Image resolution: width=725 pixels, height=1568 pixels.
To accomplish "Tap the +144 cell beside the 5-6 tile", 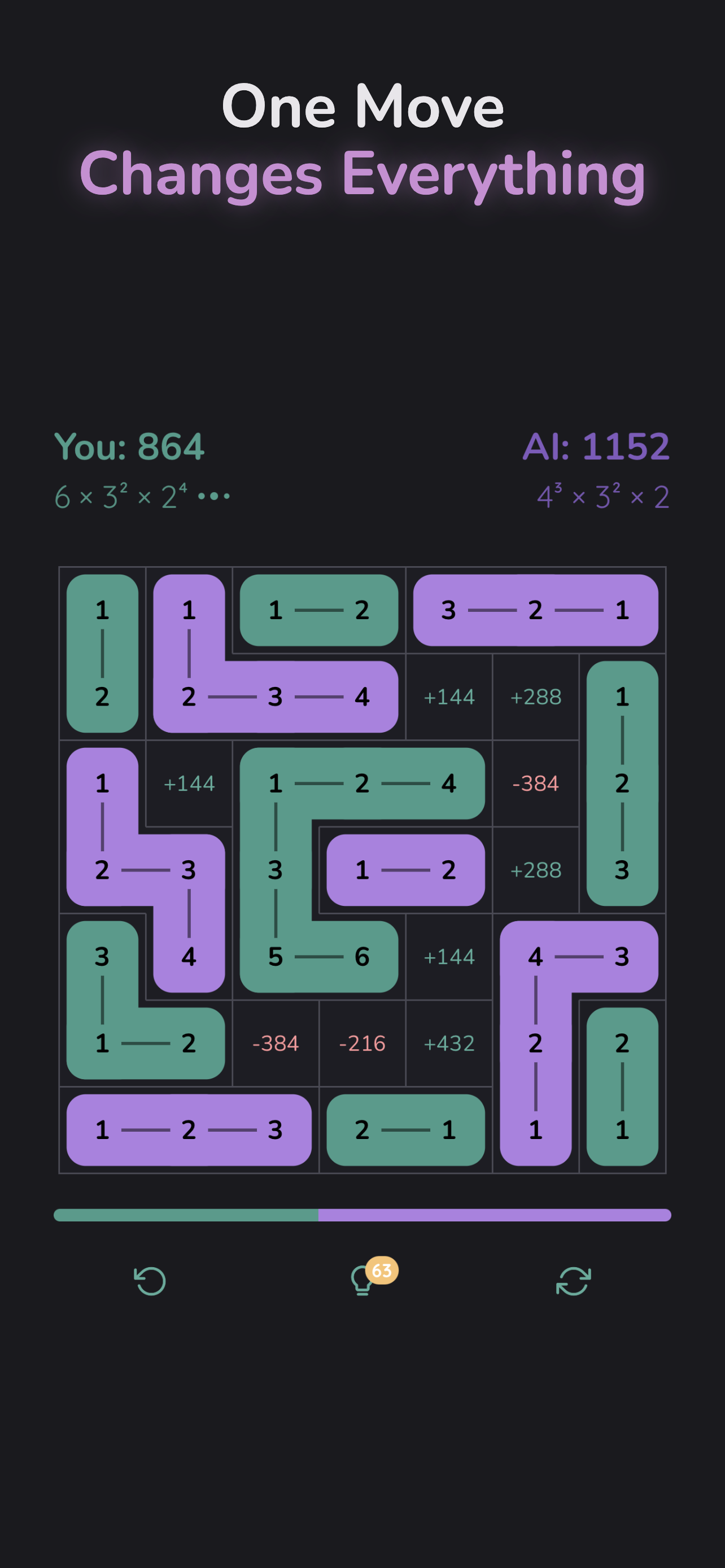I will 449,957.
